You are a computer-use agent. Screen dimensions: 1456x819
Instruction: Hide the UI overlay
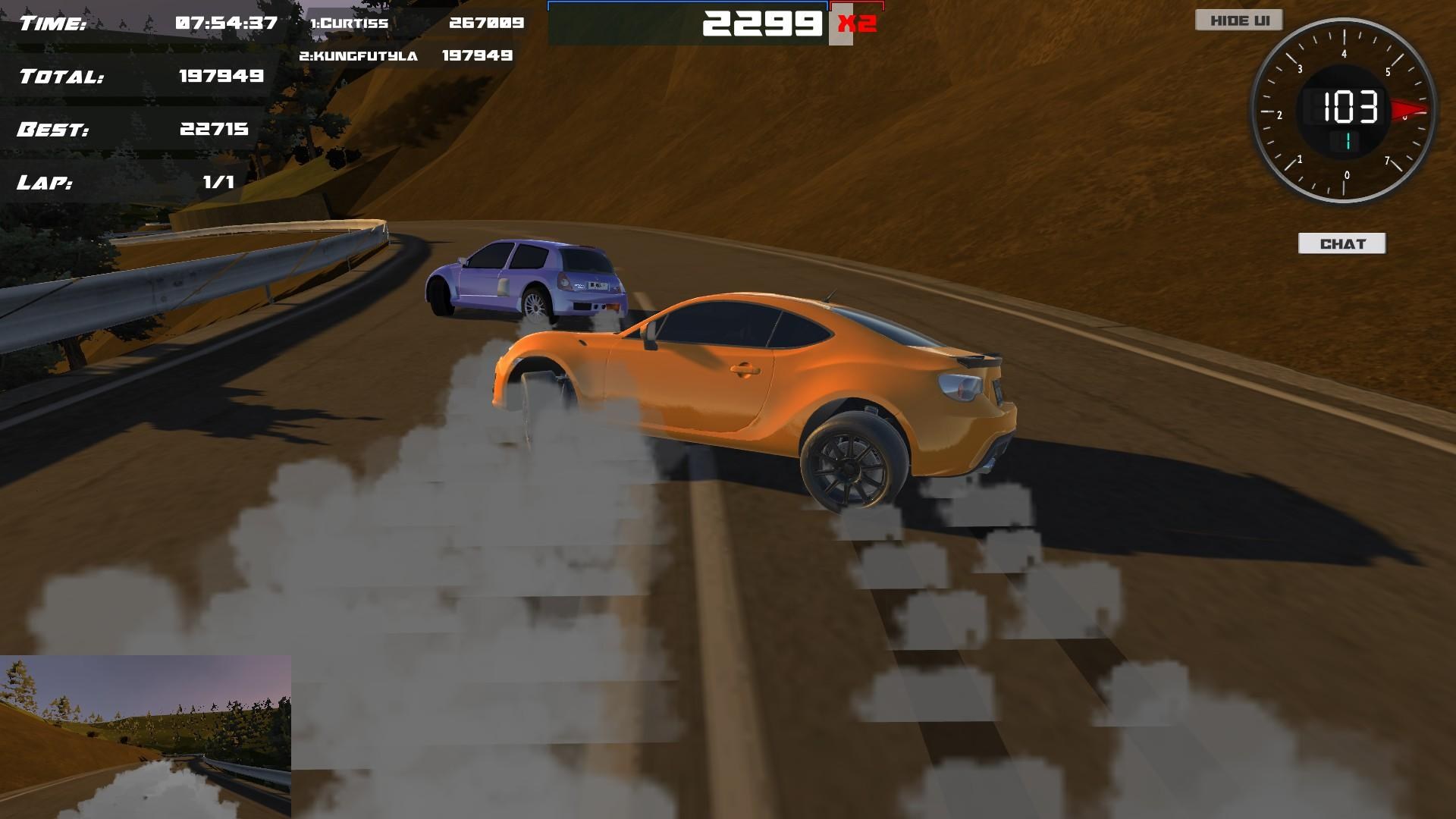click(x=1238, y=20)
